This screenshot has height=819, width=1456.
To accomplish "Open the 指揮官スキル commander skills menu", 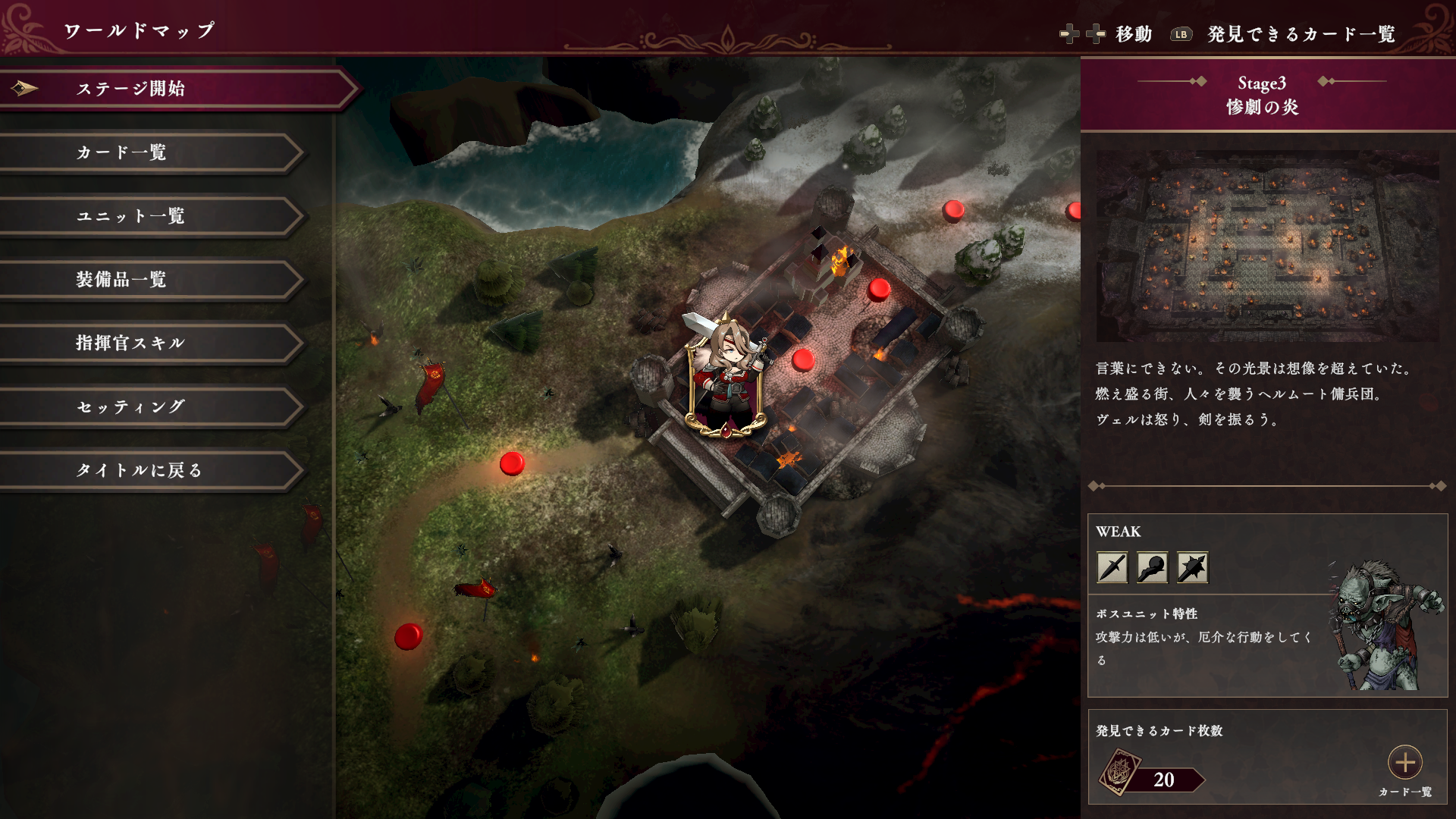I will 152,344.
